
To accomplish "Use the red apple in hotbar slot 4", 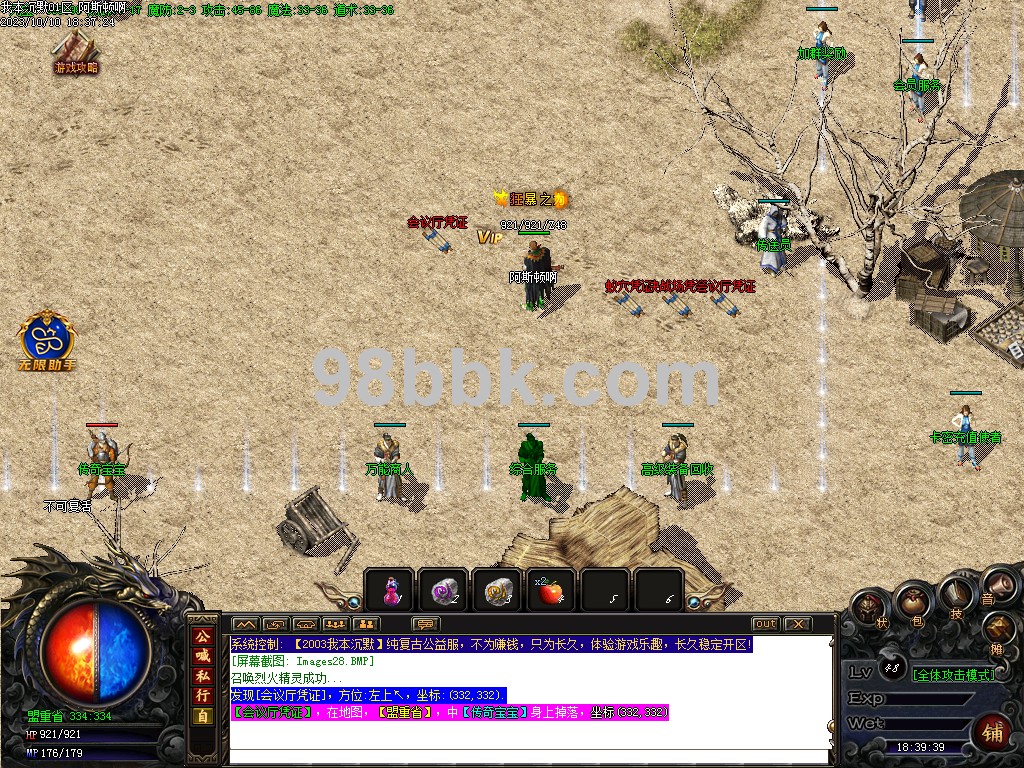I will point(550,591).
